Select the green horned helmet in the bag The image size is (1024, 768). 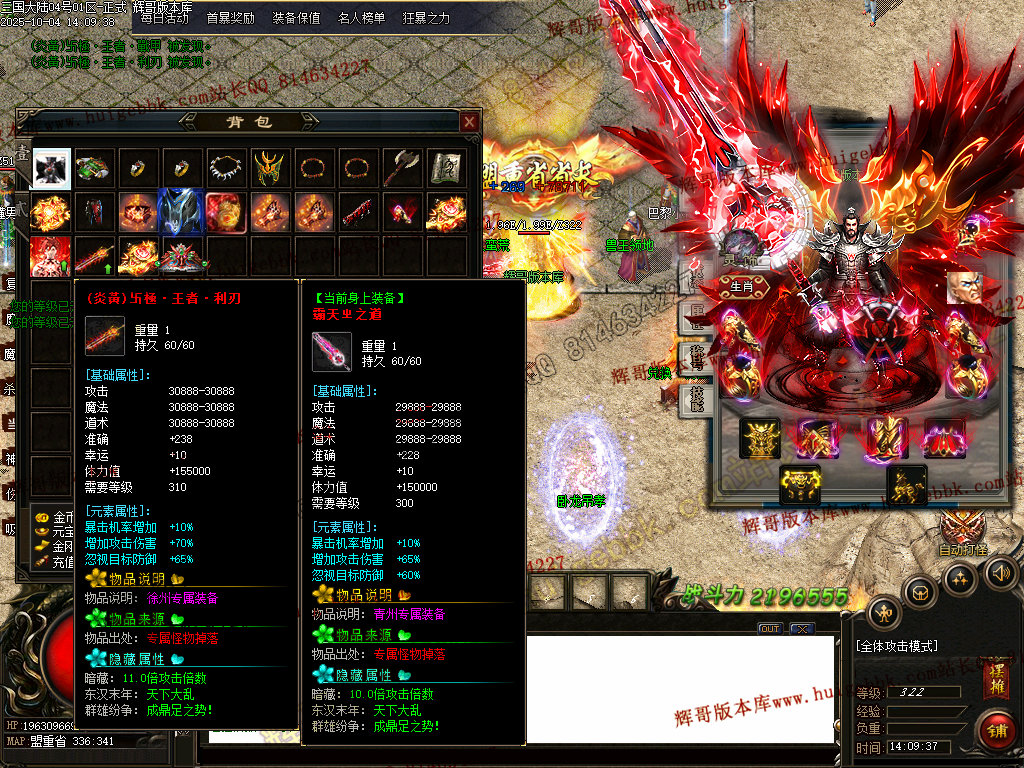[x=271, y=168]
